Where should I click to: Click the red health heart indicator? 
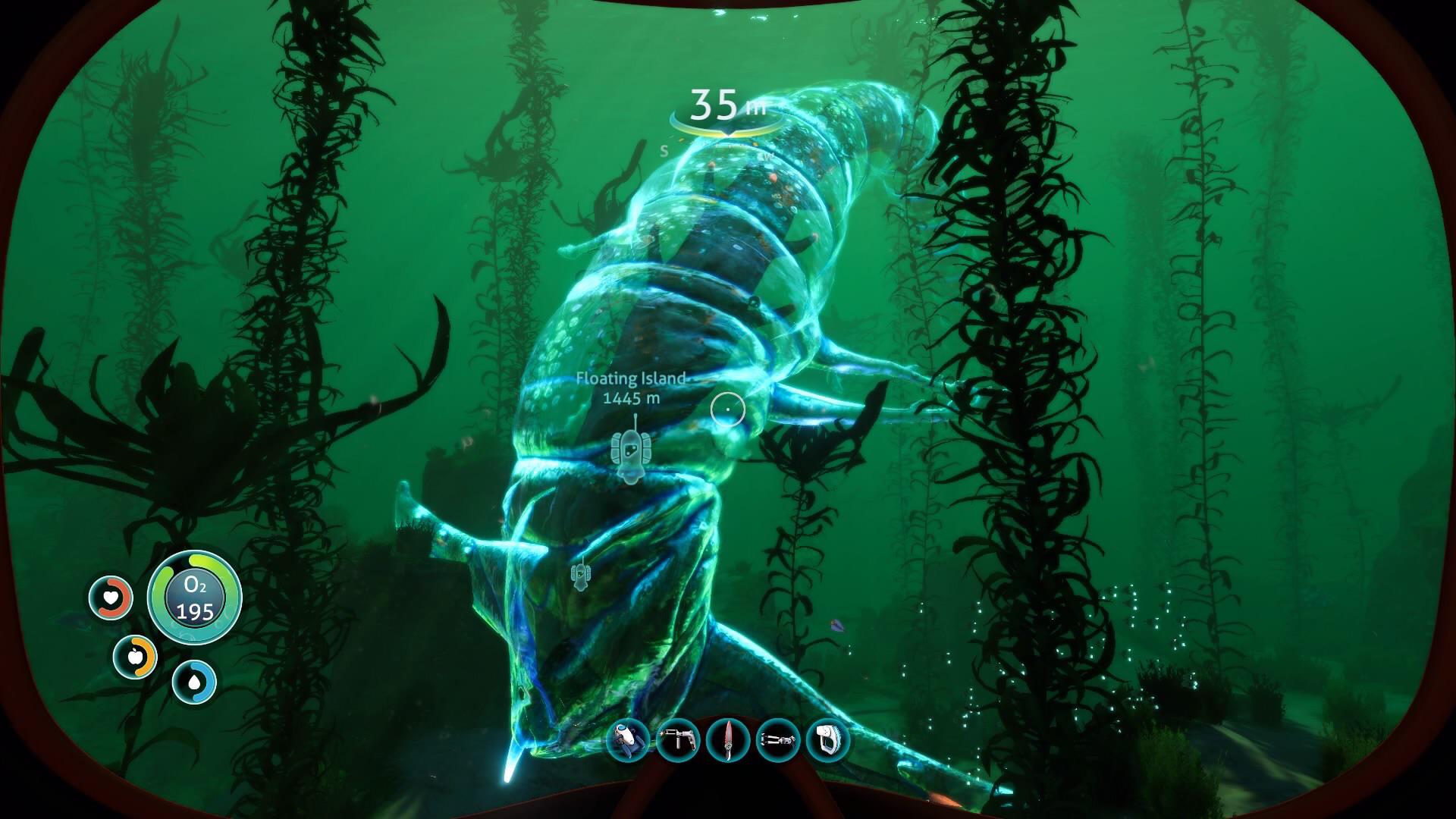(x=111, y=598)
